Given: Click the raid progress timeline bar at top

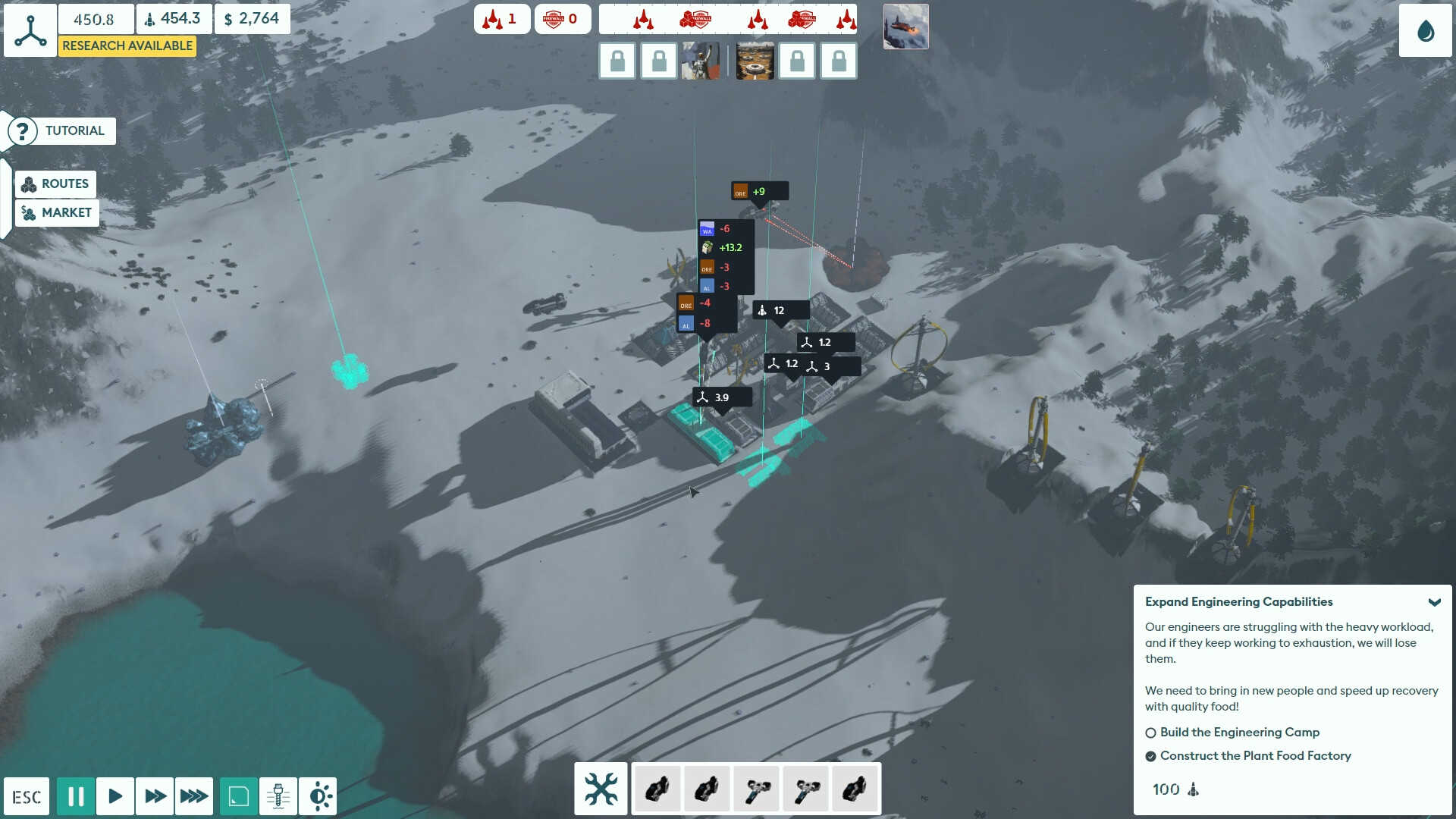Looking at the screenshot, I should 728,19.
